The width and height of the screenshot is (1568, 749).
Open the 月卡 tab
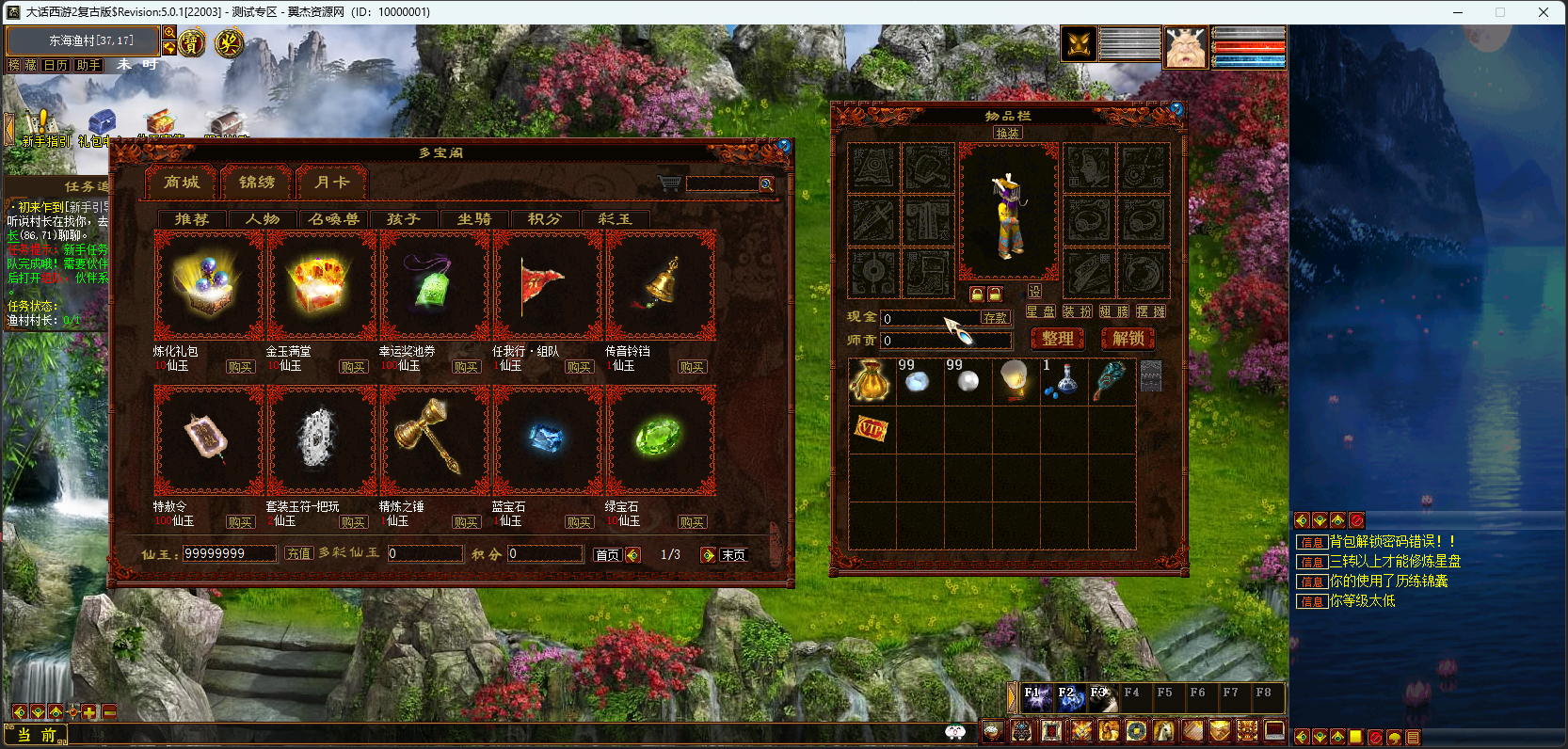coord(331,183)
